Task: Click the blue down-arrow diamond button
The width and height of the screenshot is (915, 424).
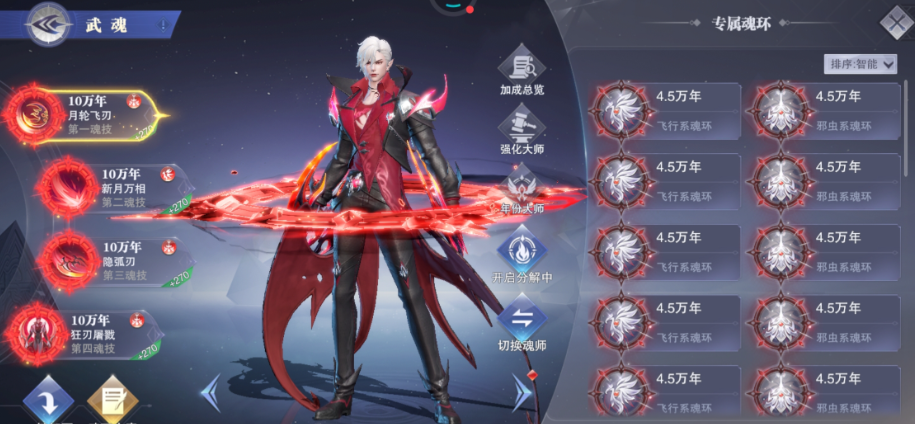Action: [47, 401]
